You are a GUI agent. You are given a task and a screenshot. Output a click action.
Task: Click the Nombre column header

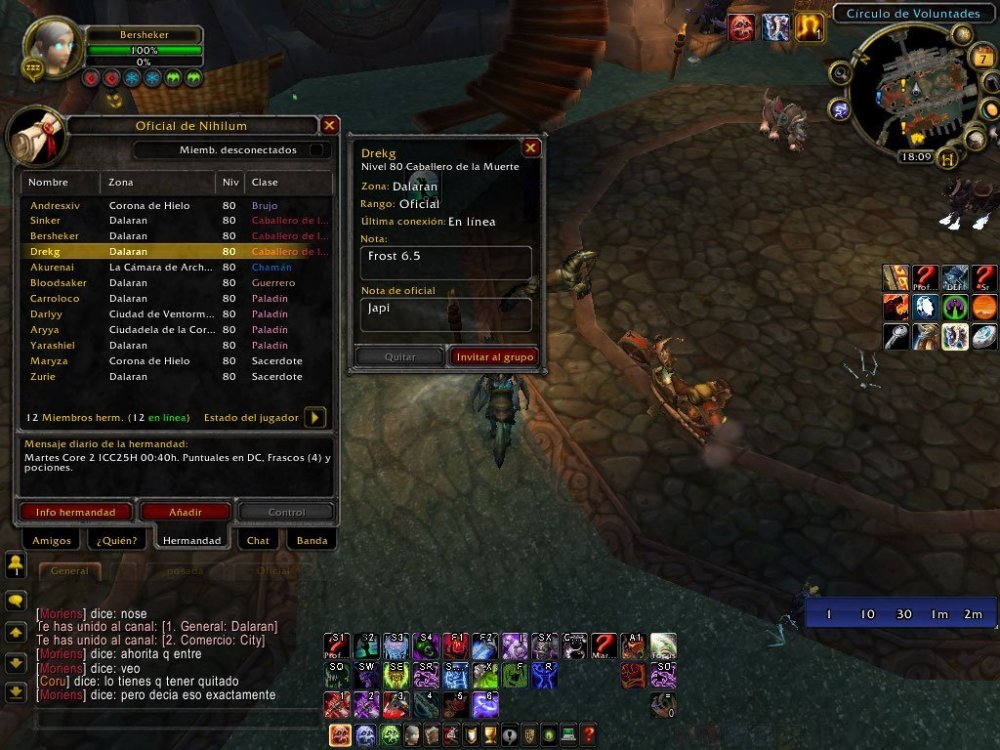click(x=59, y=183)
